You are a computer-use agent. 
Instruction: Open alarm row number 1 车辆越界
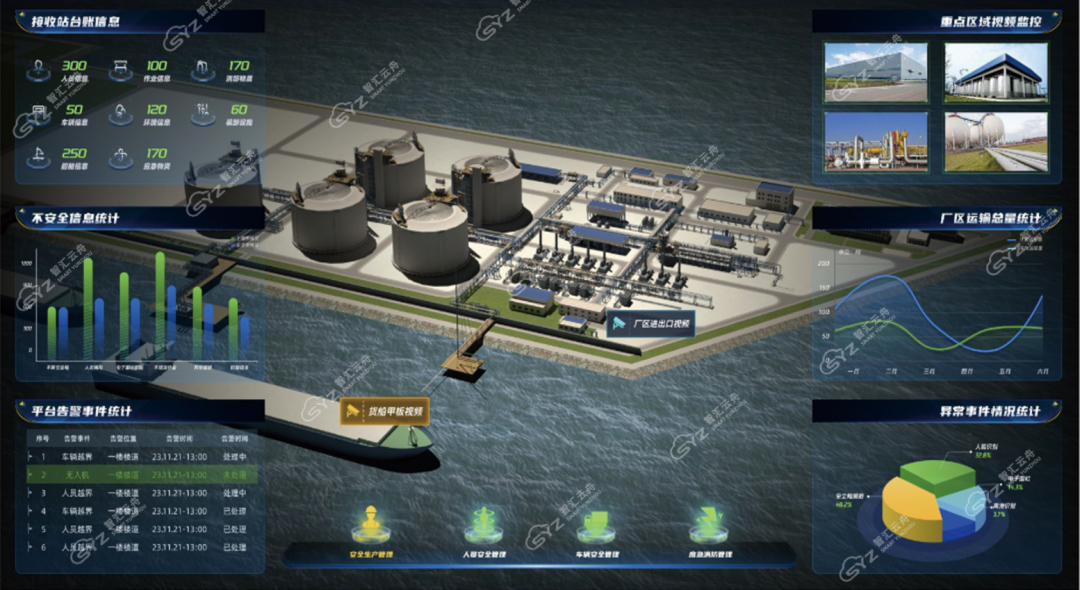coord(140,457)
